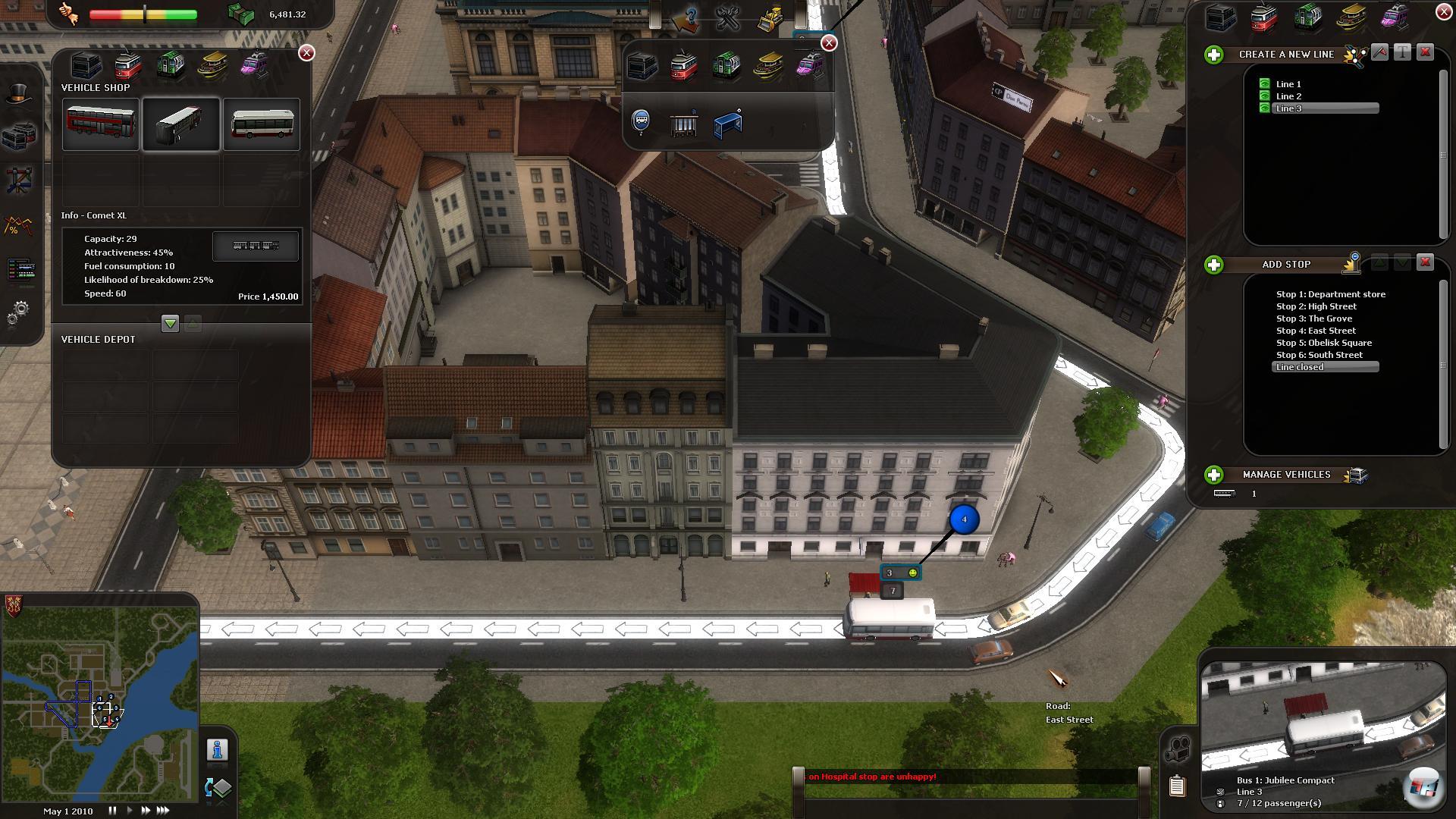Click the green down arrow buy button

[x=170, y=324]
